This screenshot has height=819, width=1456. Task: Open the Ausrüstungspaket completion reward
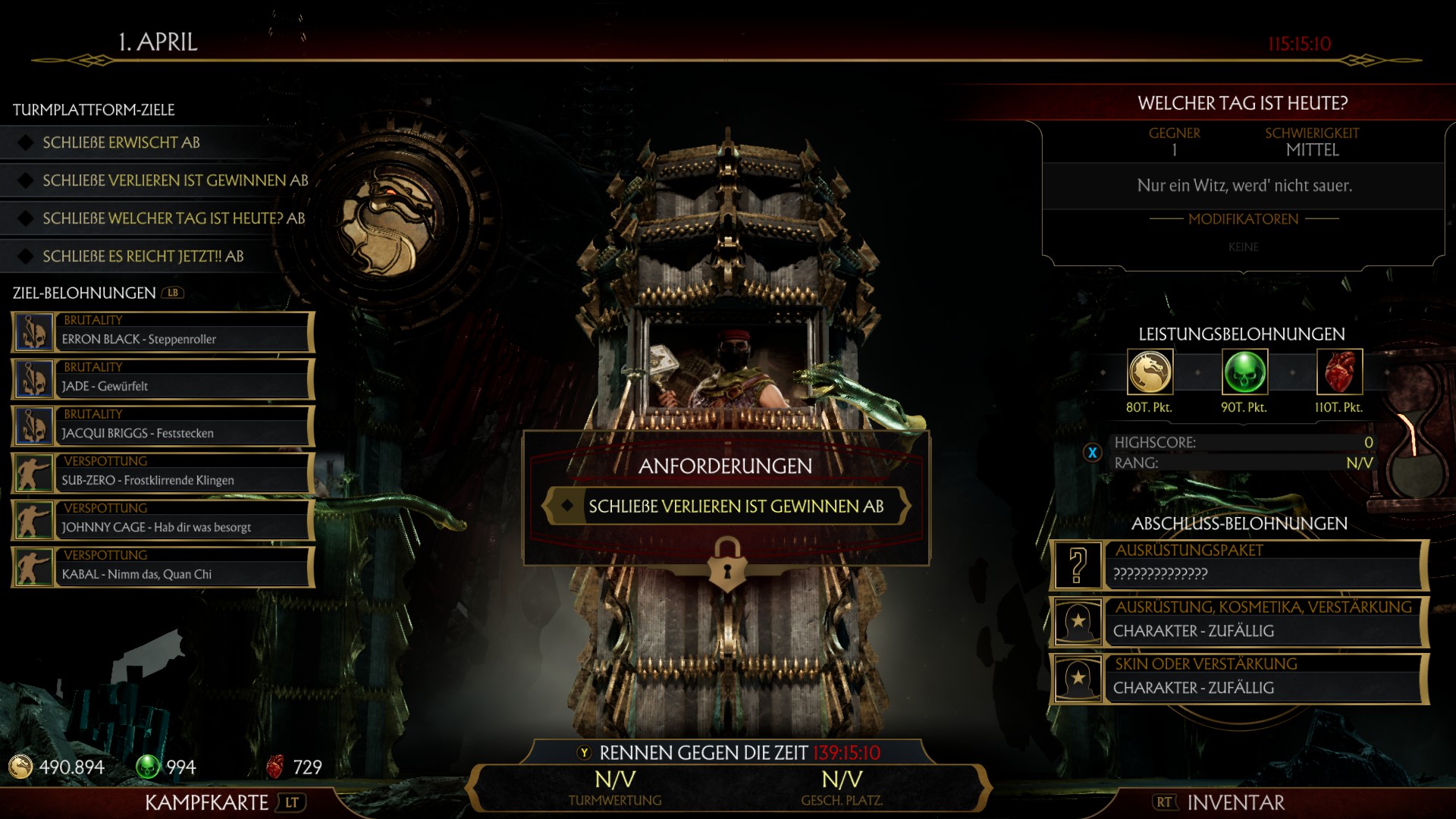tap(1239, 565)
